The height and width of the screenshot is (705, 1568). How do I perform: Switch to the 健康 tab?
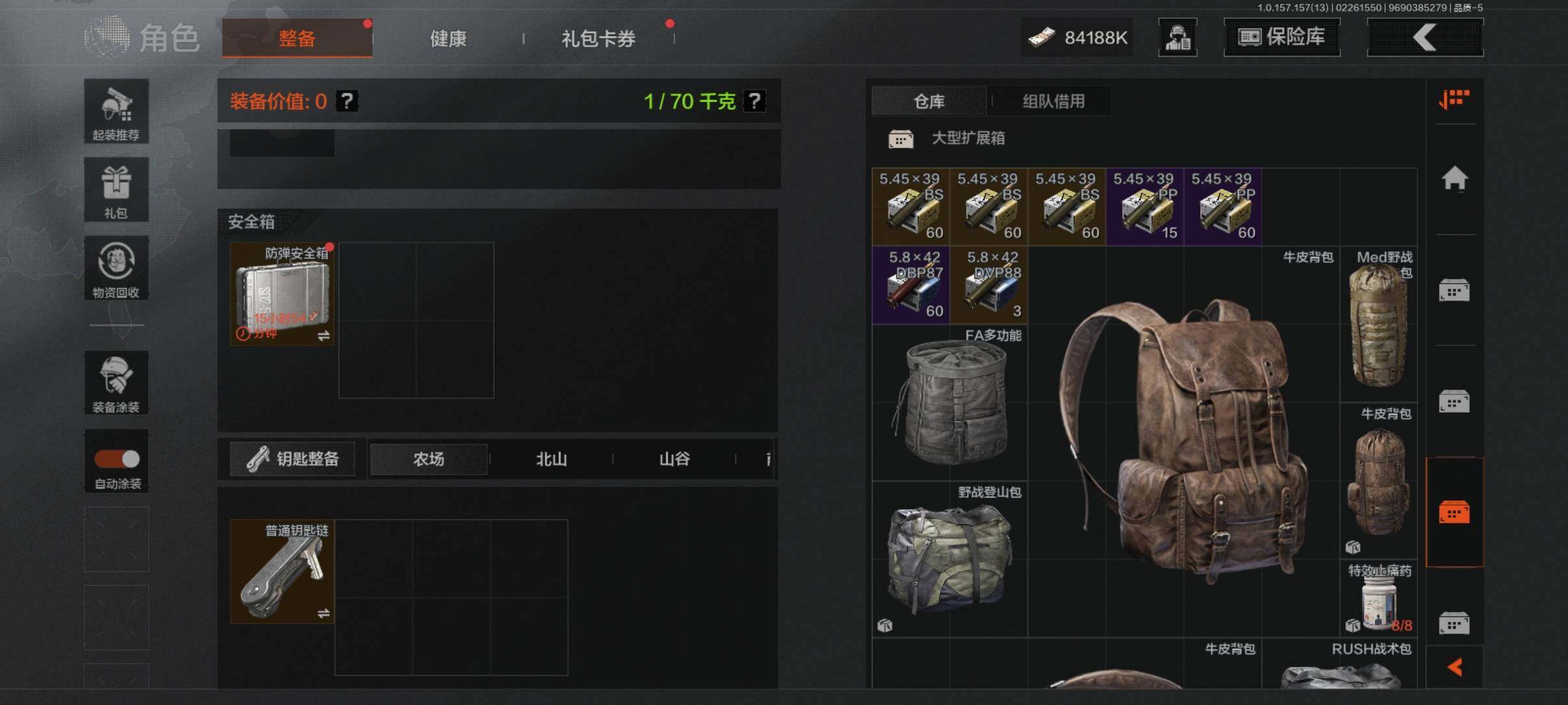click(x=448, y=38)
